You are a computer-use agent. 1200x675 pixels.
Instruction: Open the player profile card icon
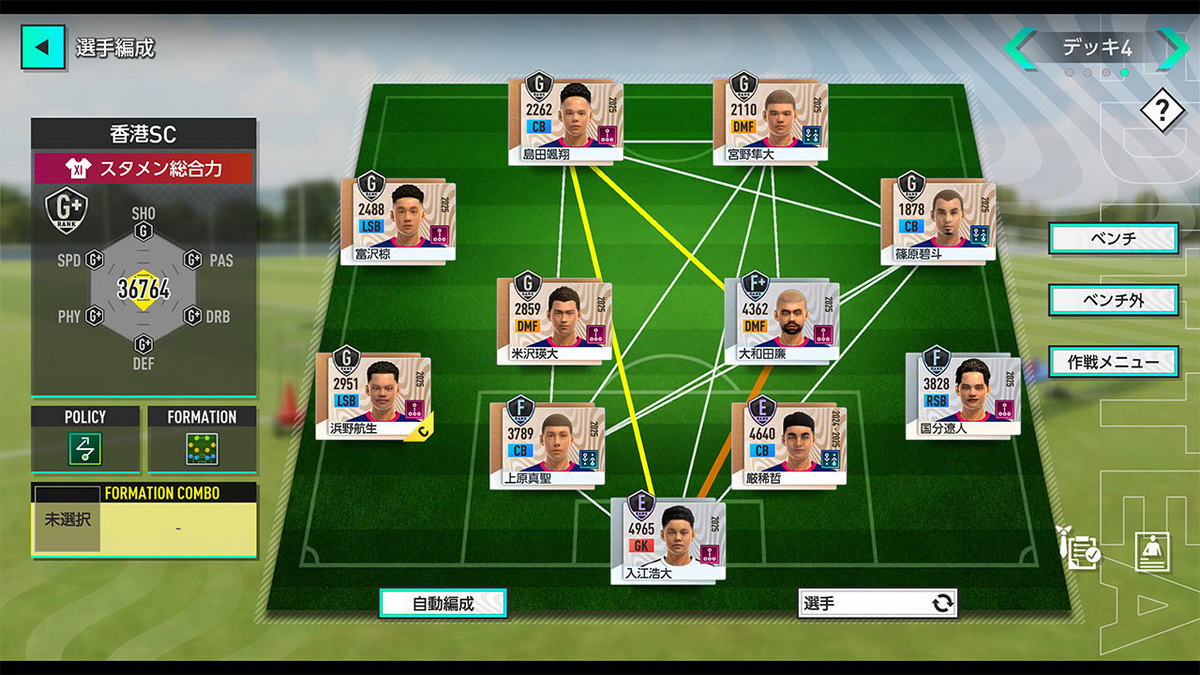[1152, 551]
